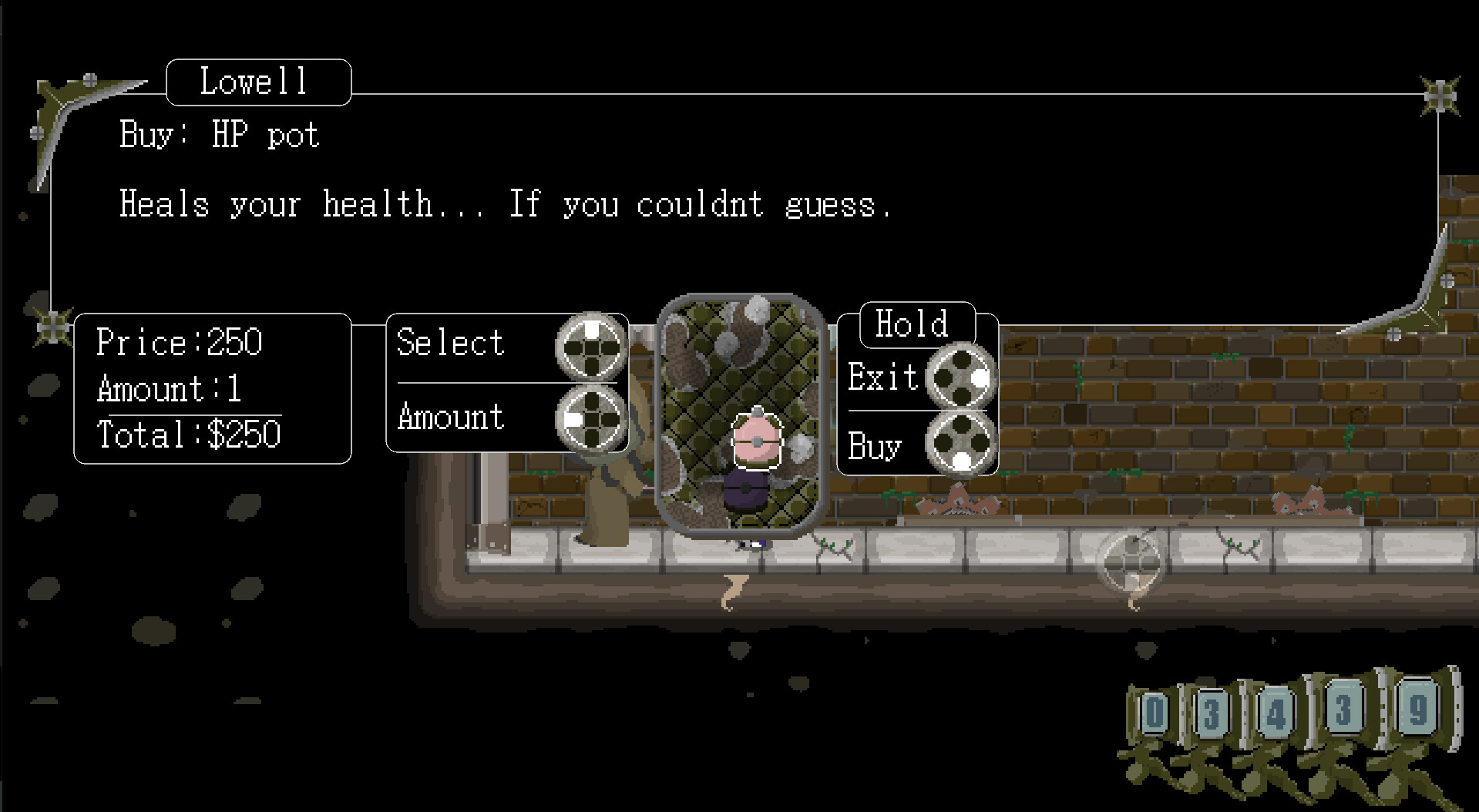Screen dimensions: 1479x812
Task: Choose the Buy option
Action: tap(875, 447)
